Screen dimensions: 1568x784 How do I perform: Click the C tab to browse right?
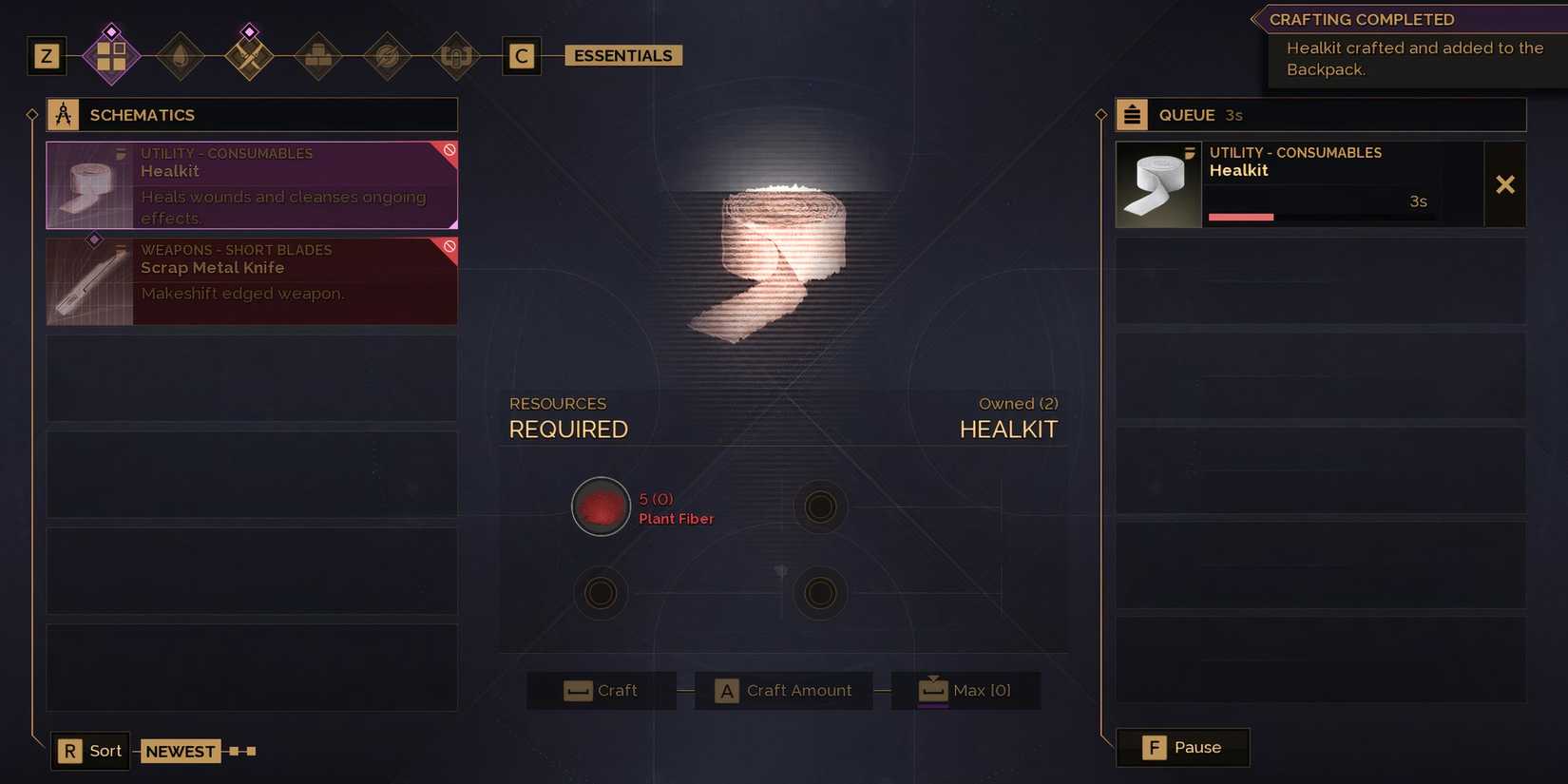click(521, 55)
